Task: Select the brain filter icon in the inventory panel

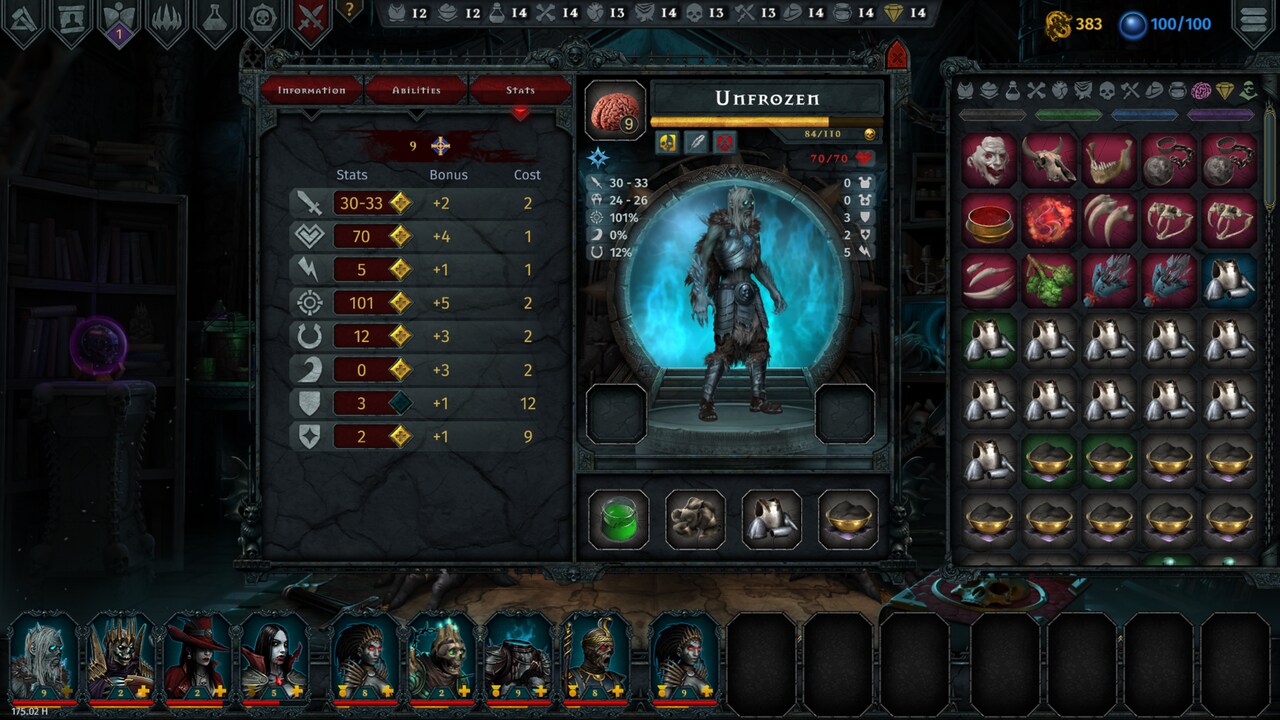Action: click(1202, 92)
